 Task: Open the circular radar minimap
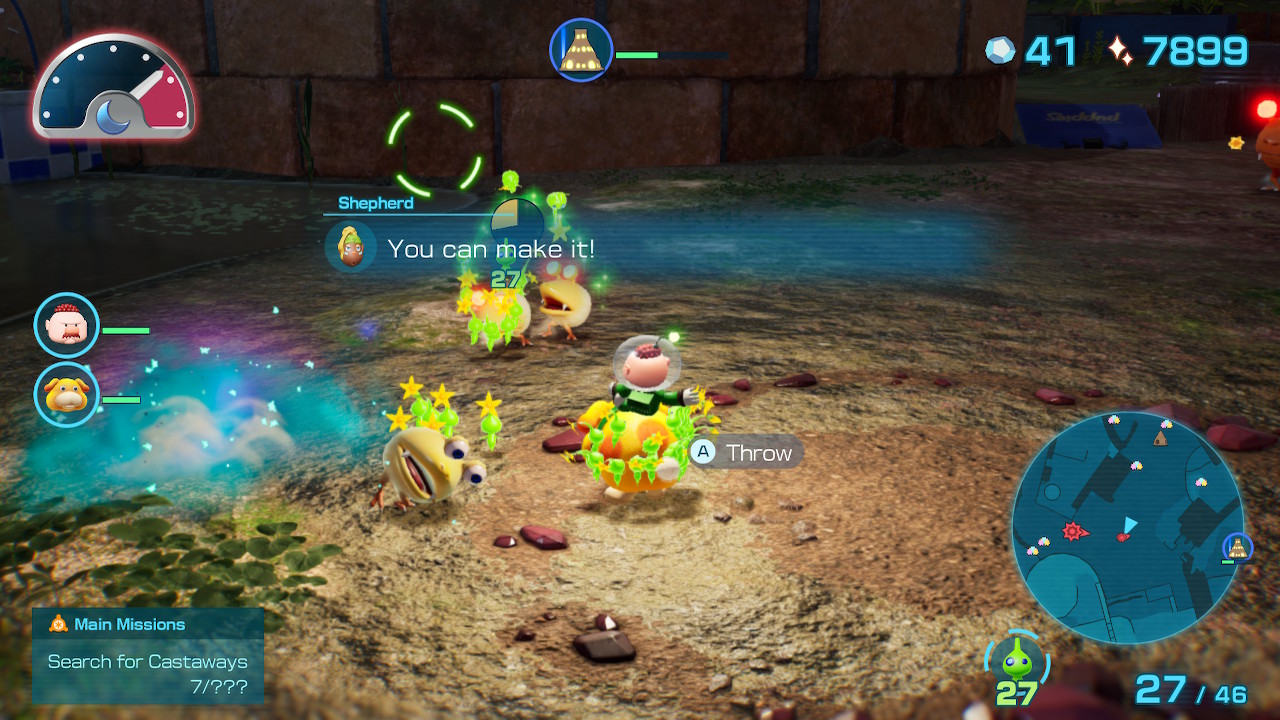[1127, 527]
